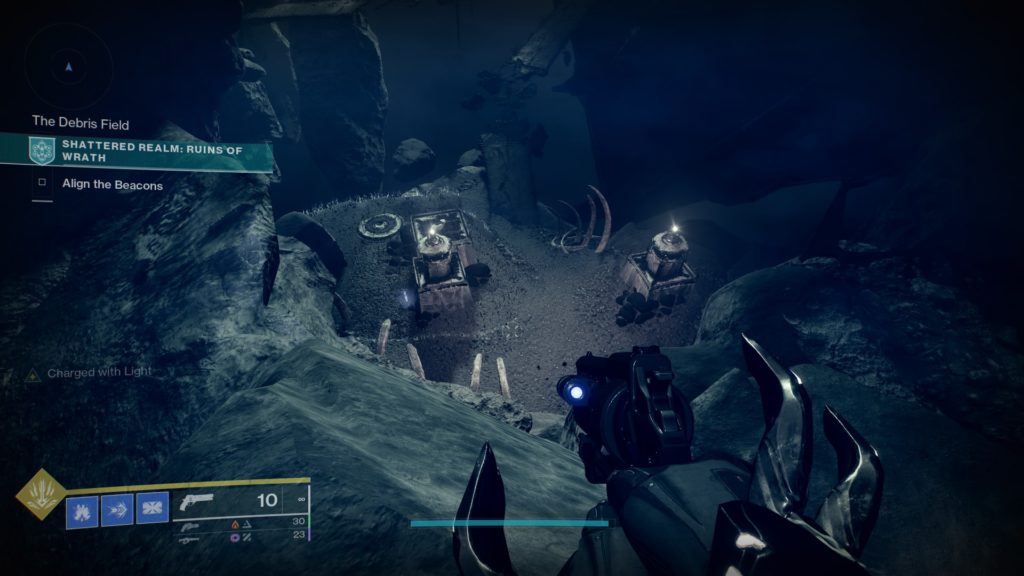Viewport: 1024px width, 576px height.
Task: Activate the gold diamond Super ability icon
Action: pos(41,493)
